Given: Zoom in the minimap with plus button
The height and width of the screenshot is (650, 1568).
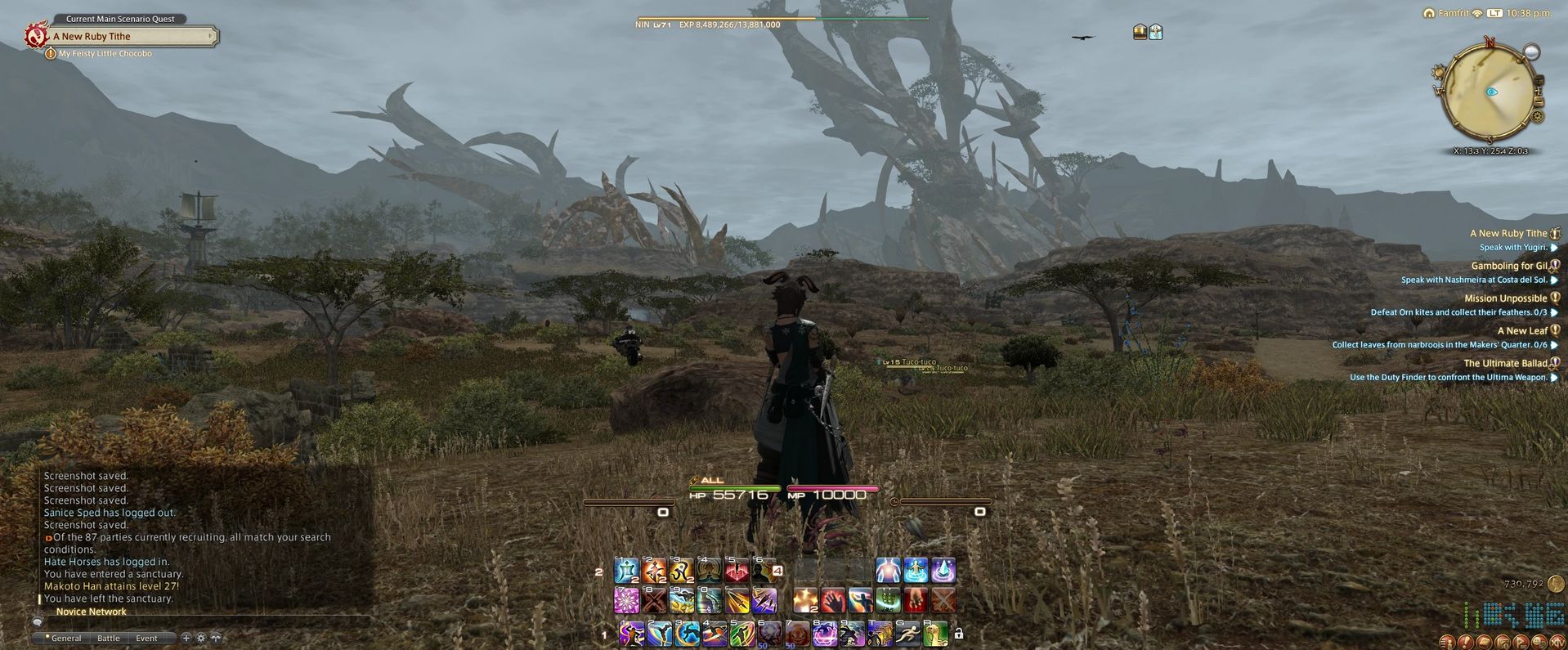Looking at the screenshot, I should (x=1539, y=91).
